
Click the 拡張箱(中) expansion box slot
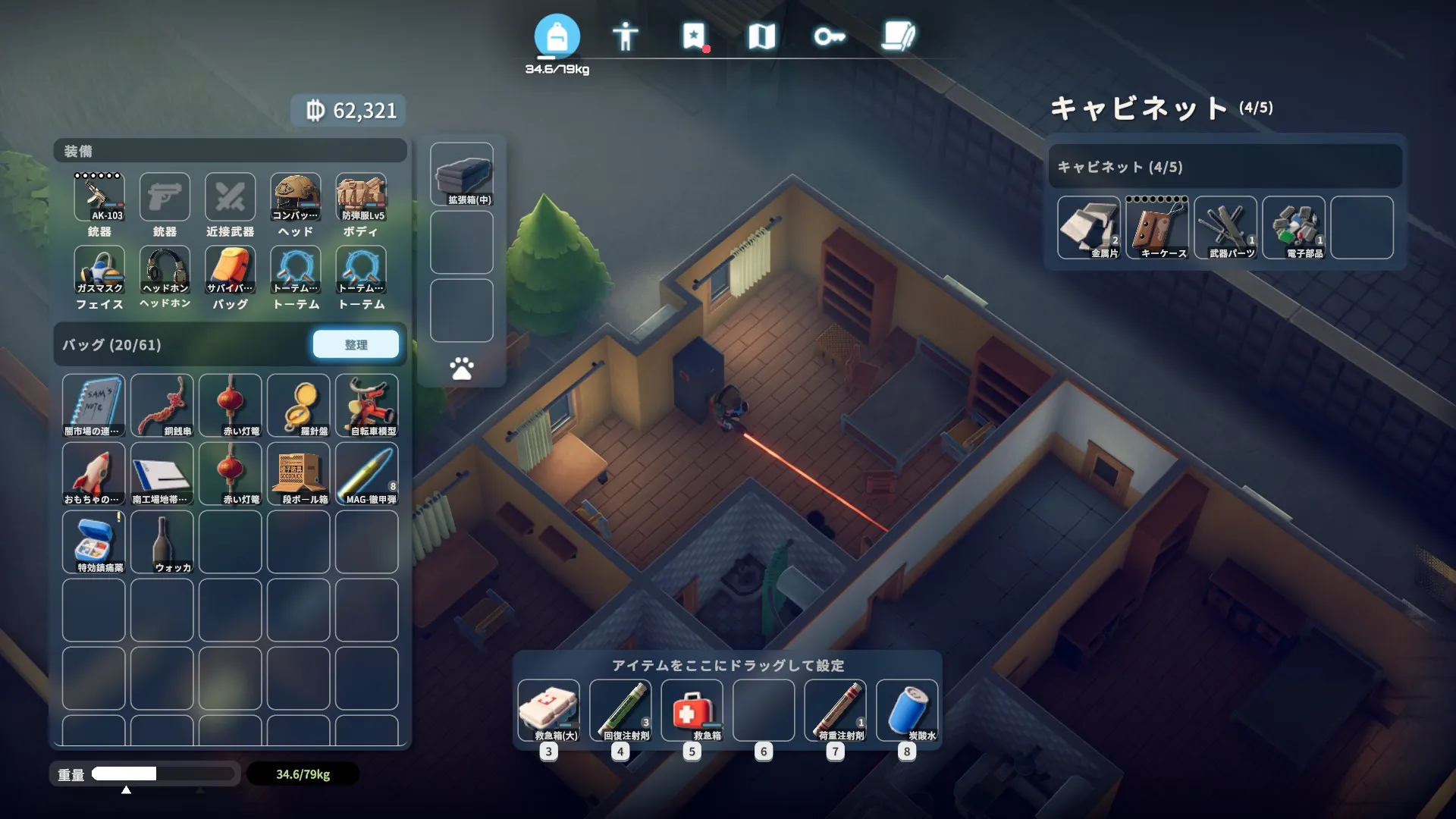click(462, 174)
